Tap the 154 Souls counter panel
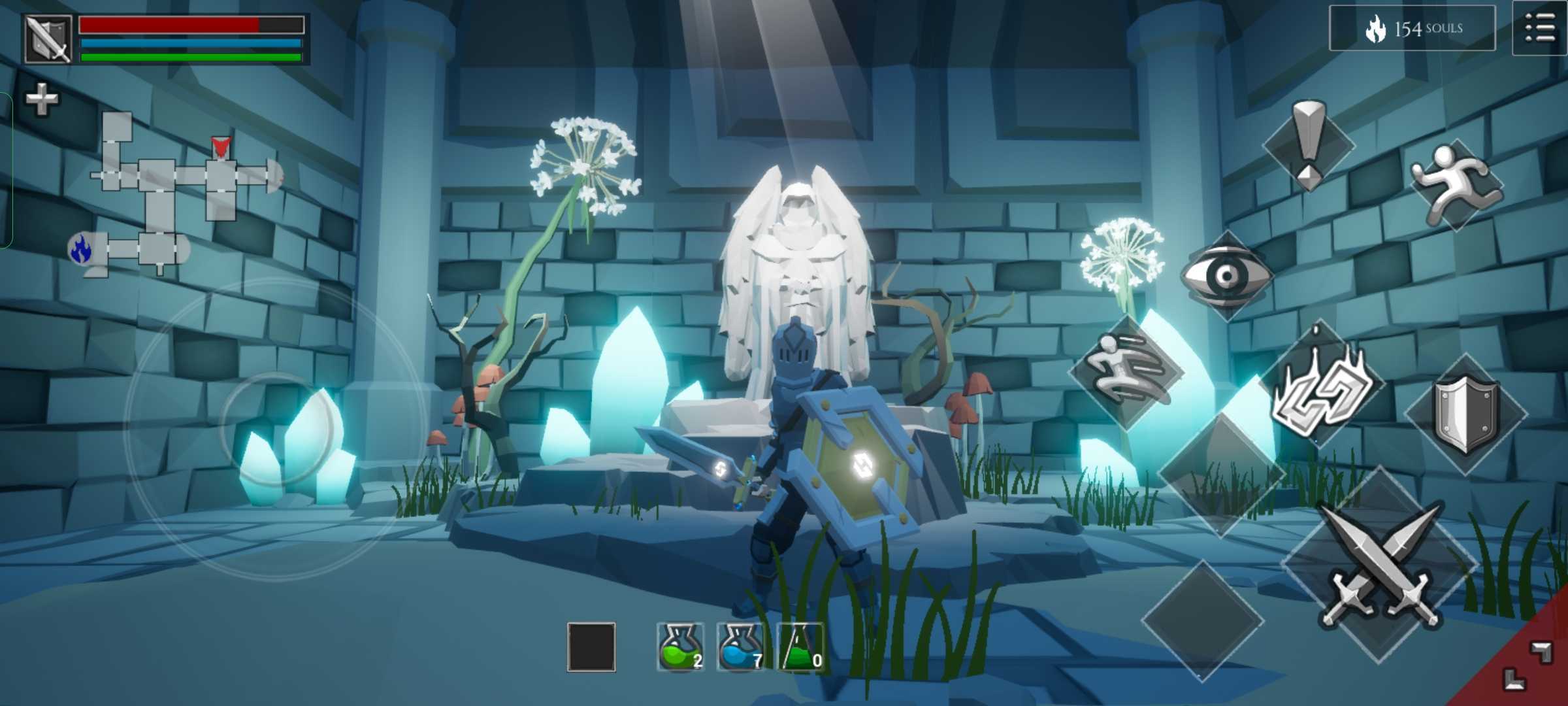This screenshot has width=1568, height=706. 1413,28
